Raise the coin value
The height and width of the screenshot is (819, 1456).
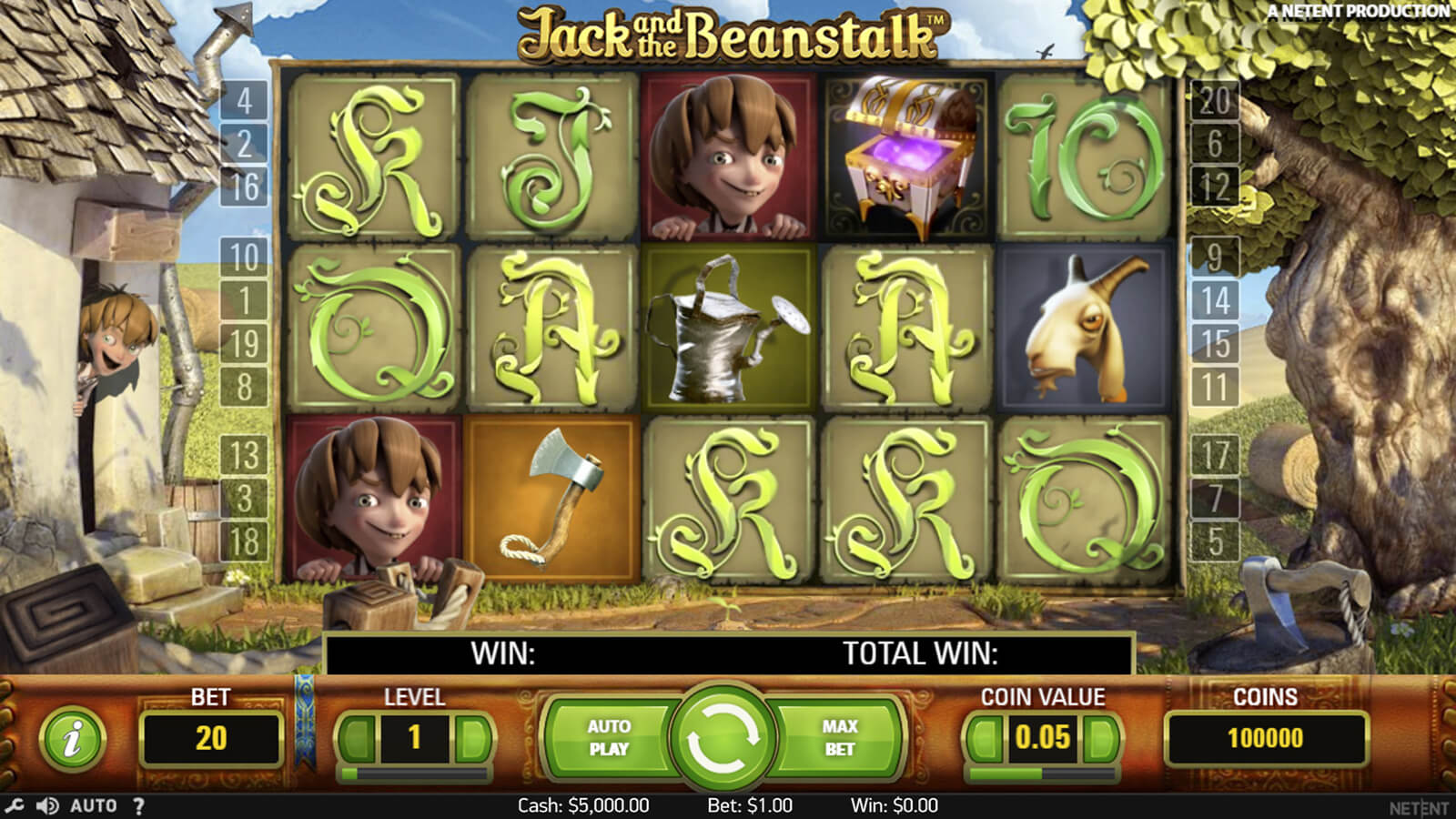pyautogui.click(x=1100, y=738)
